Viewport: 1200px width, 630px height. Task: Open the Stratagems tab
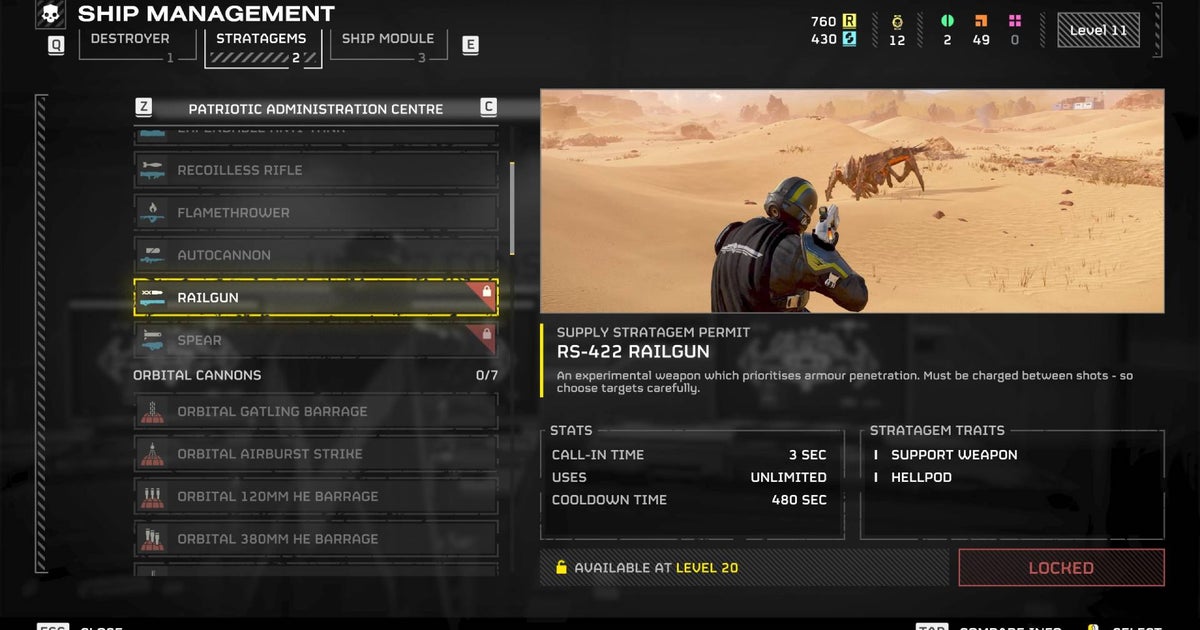point(262,40)
